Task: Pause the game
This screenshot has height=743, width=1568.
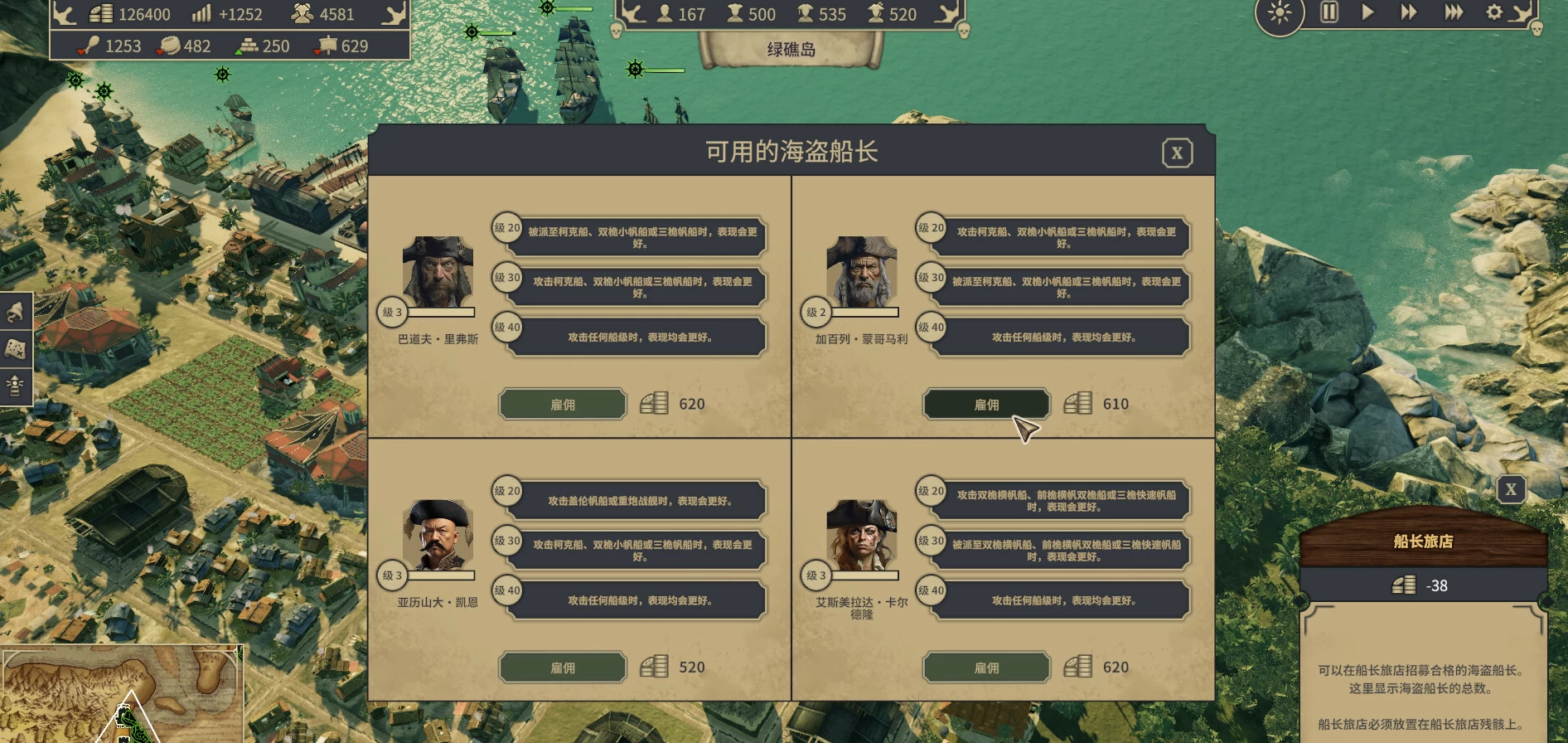Action: click(x=1328, y=12)
